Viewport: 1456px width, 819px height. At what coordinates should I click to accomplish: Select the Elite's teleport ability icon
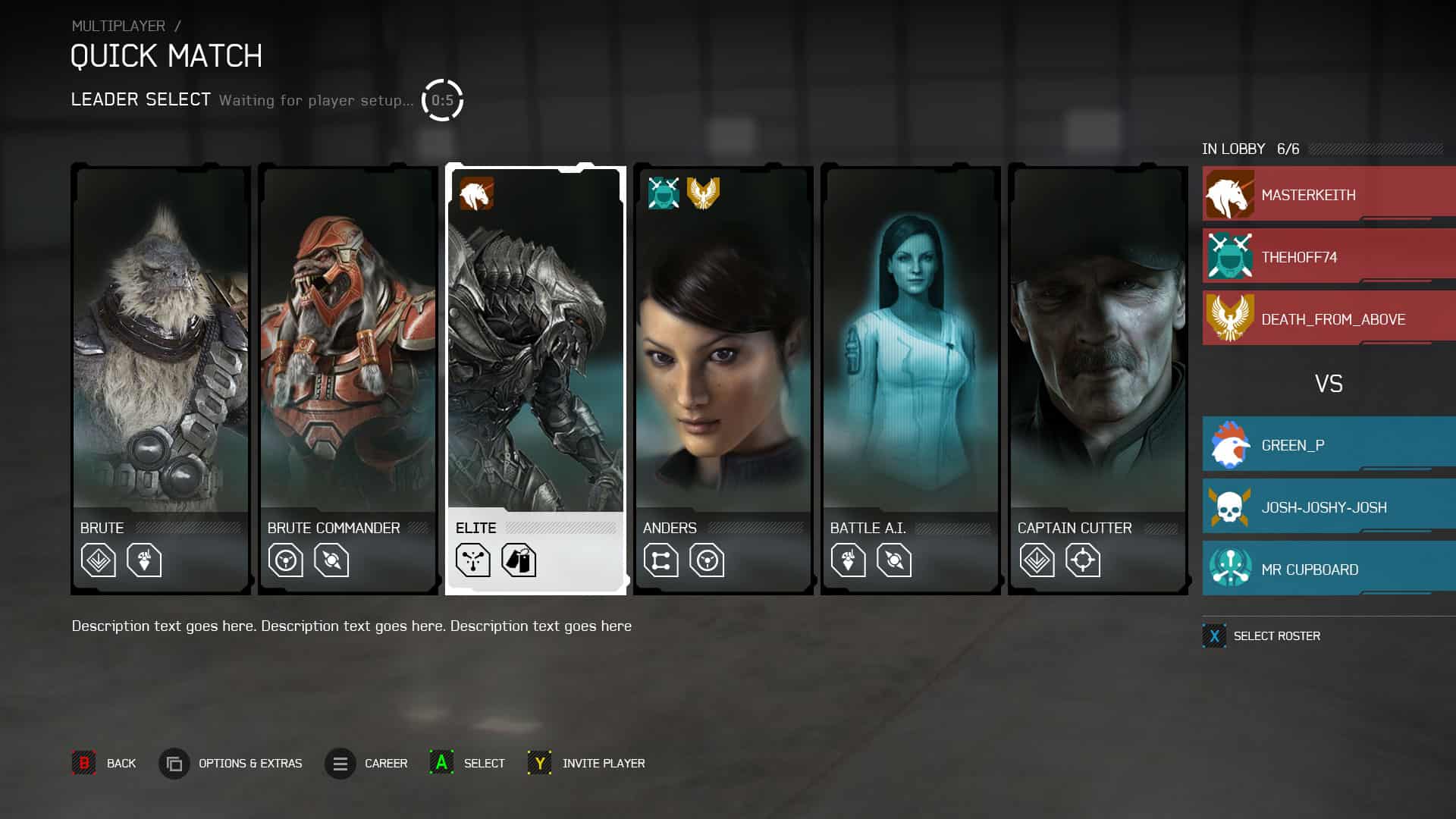coord(473,560)
